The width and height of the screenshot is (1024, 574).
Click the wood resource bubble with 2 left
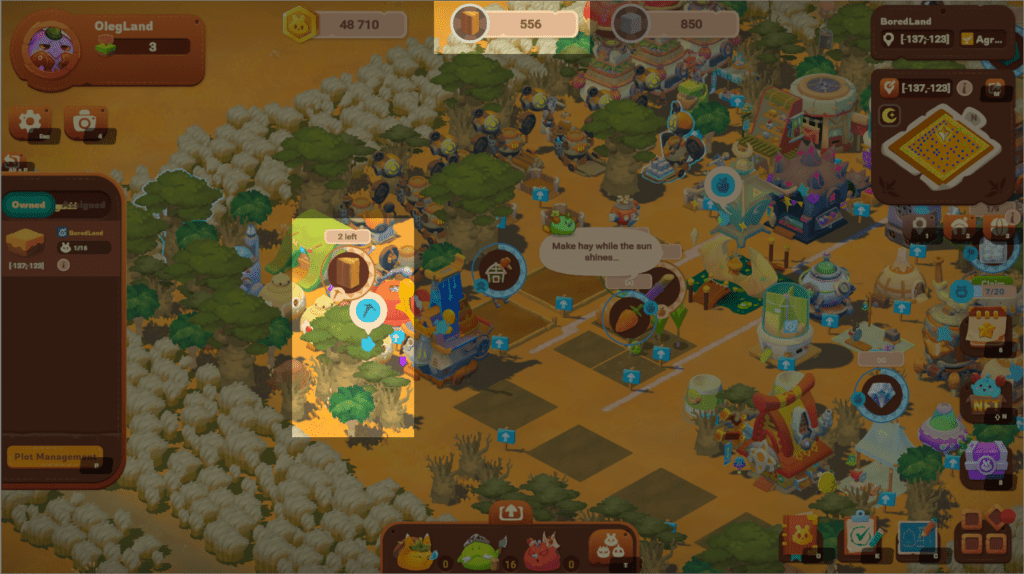click(x=348, y=271)
